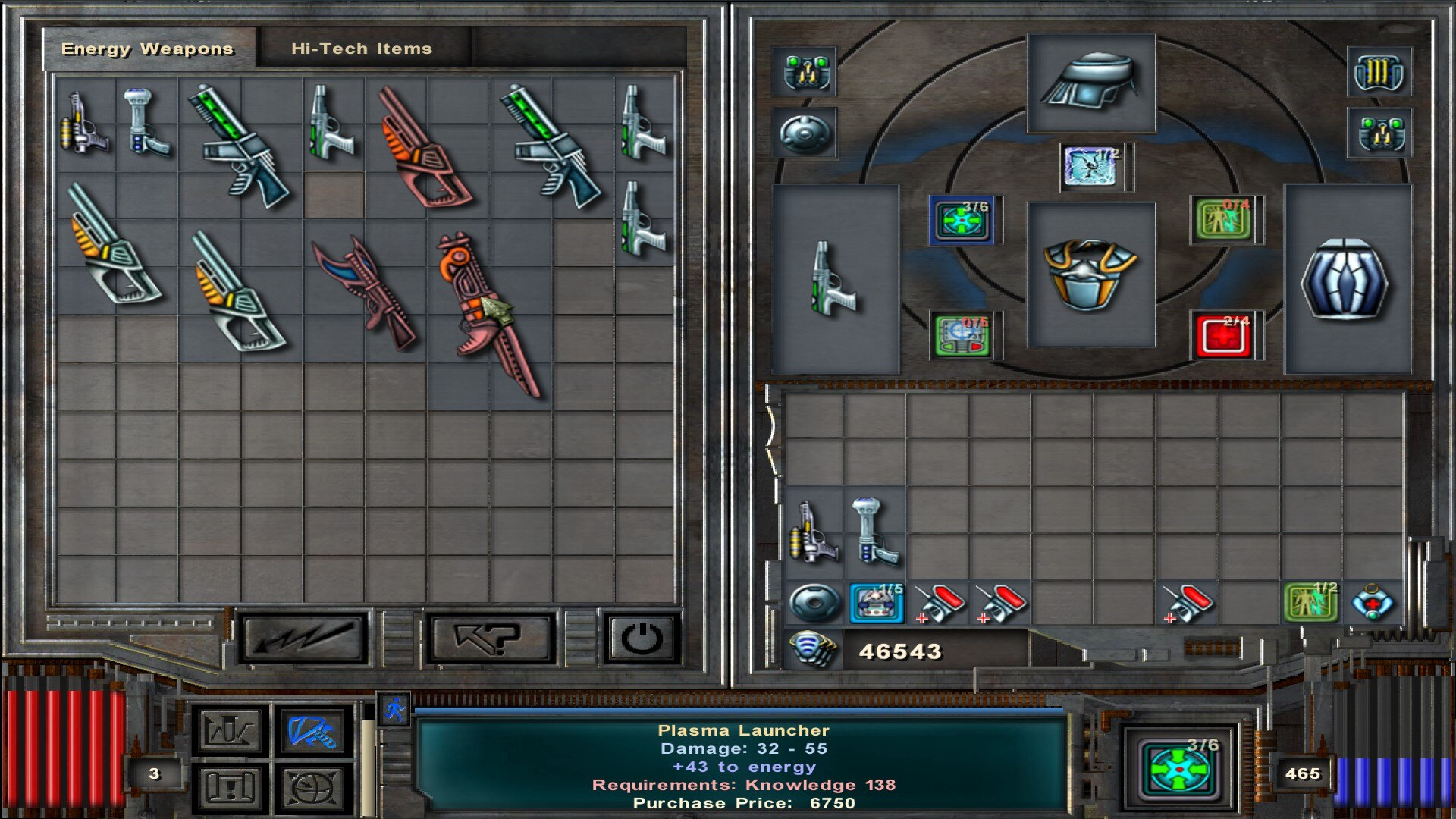Select the equipped helmet slot
The image size is (1456, 819).
[x=1090, y=82]
